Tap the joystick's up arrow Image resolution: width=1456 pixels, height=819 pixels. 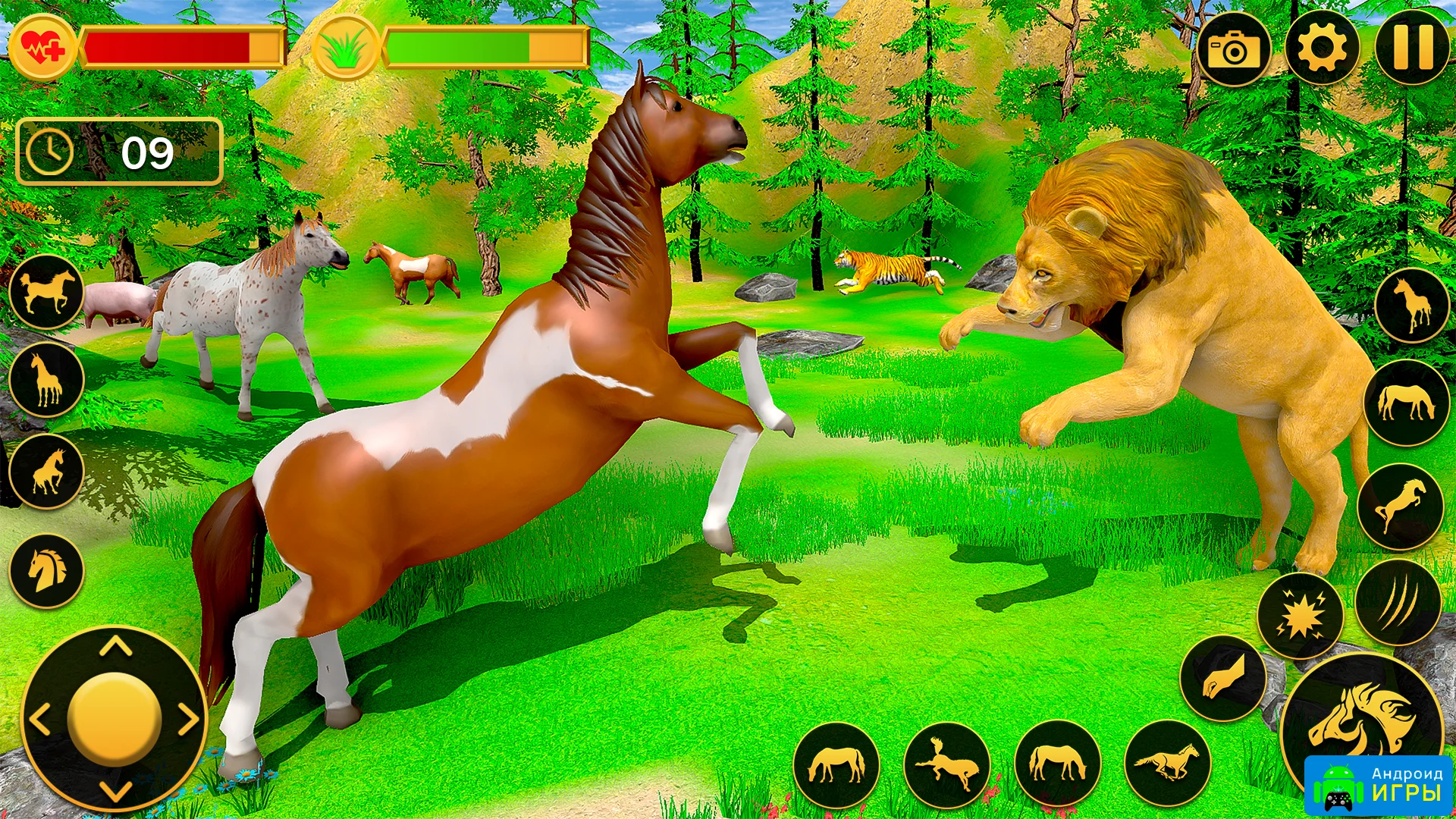tap(115, 647)
